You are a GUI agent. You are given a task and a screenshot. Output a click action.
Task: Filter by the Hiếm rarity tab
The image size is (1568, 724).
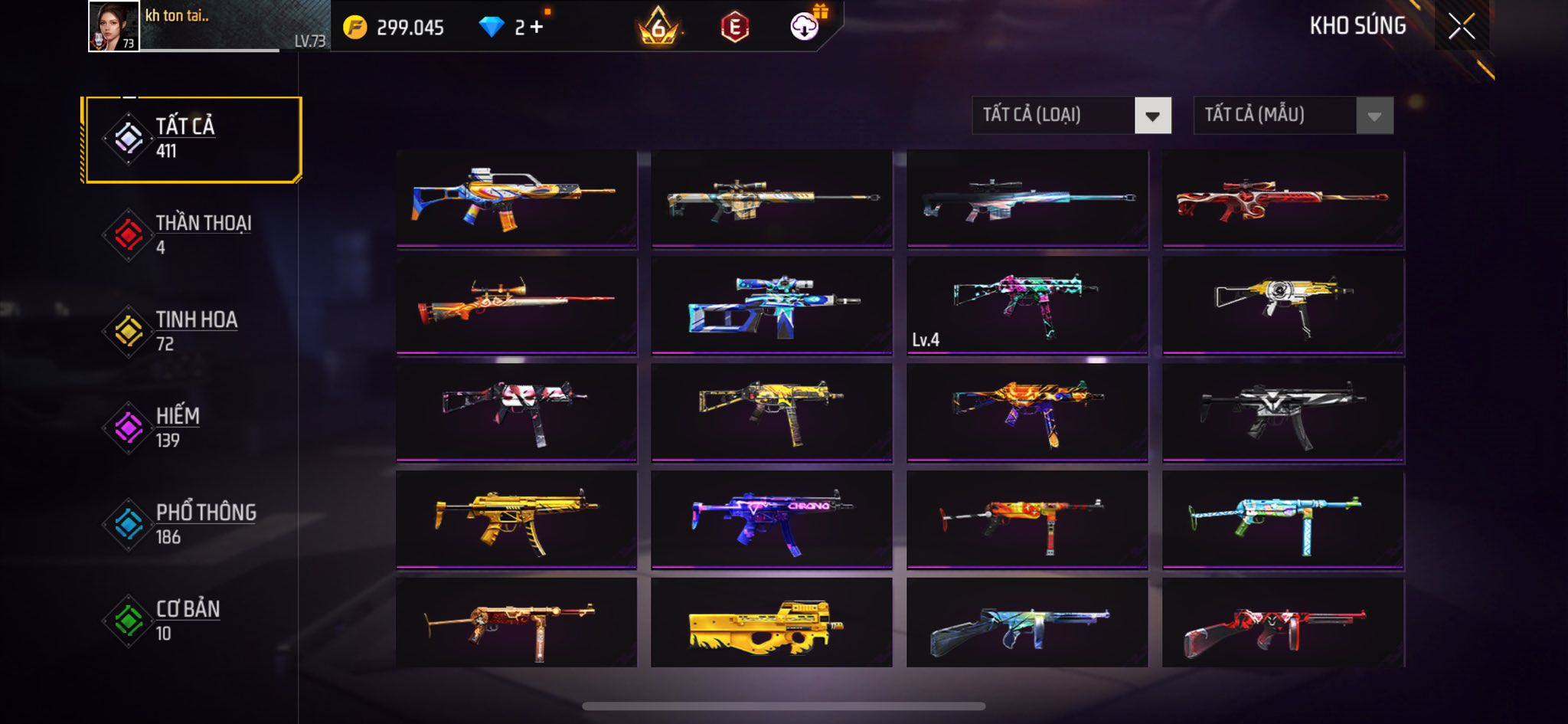(x=193, y=428)
